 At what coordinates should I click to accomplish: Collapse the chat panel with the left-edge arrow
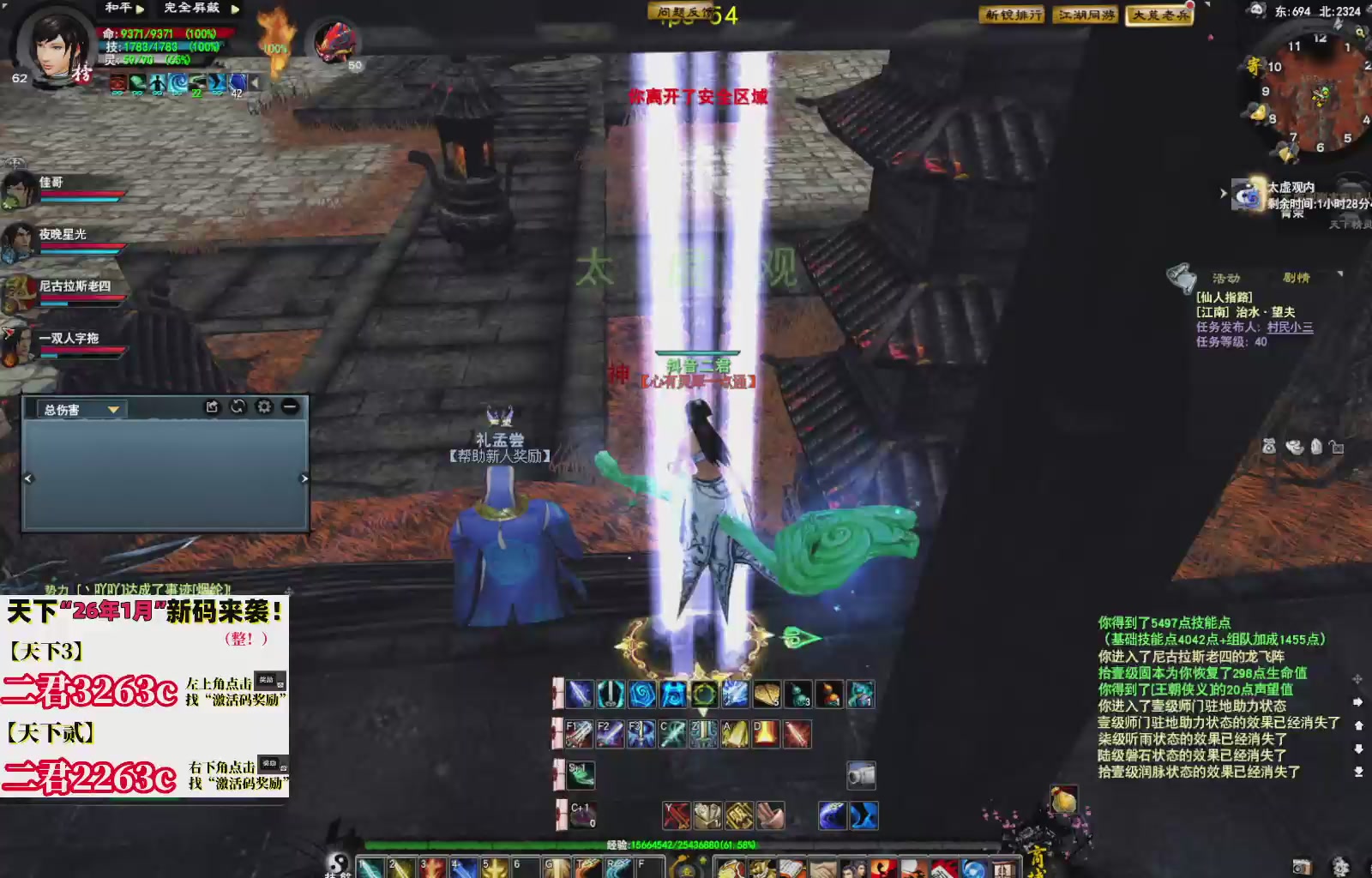pyautogui.click(x=29, y=478)
